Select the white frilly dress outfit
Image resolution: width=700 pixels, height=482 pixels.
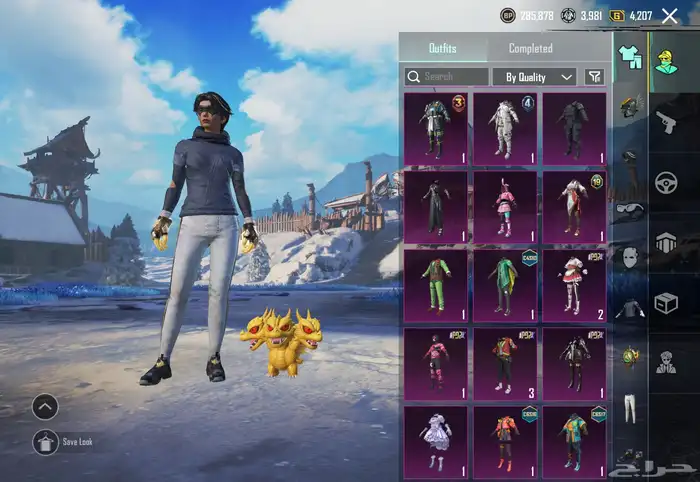click(x=435, y=440)
